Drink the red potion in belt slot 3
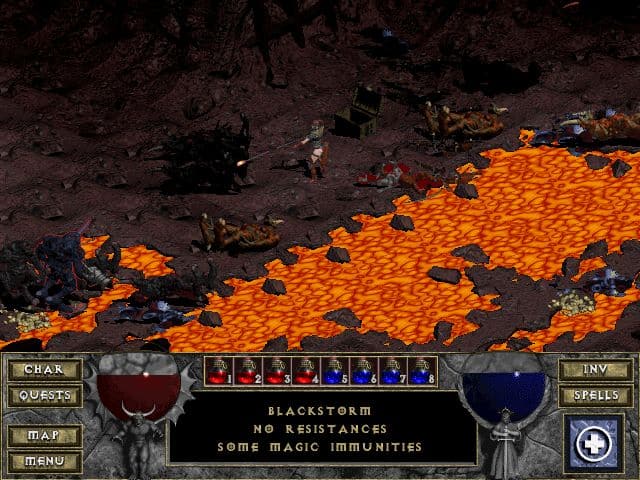 point(278,372)
